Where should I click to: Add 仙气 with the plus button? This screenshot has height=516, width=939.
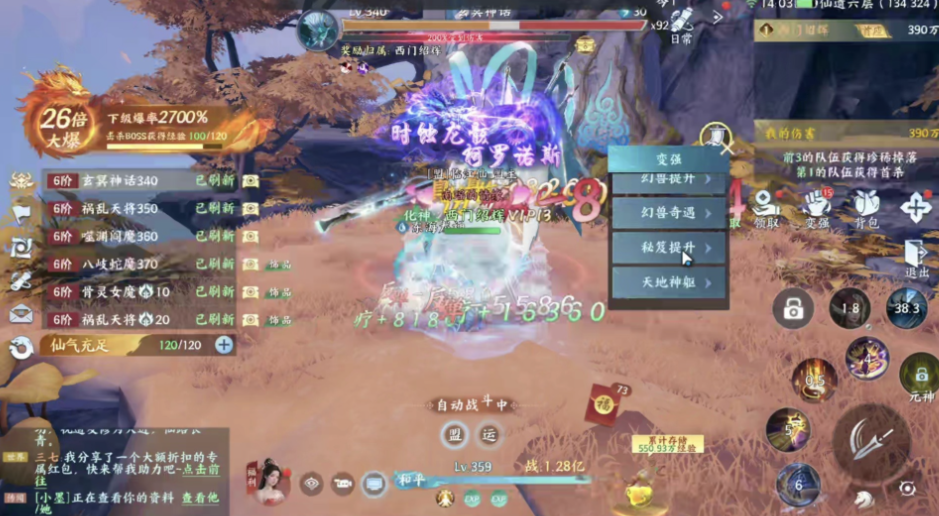tap(224, 345)
